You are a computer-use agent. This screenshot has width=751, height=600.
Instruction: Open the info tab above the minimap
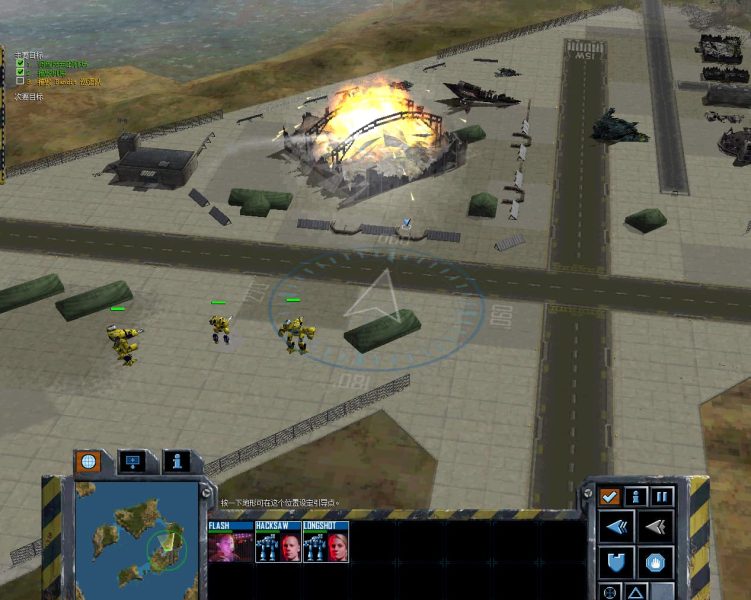click(176, 462)
